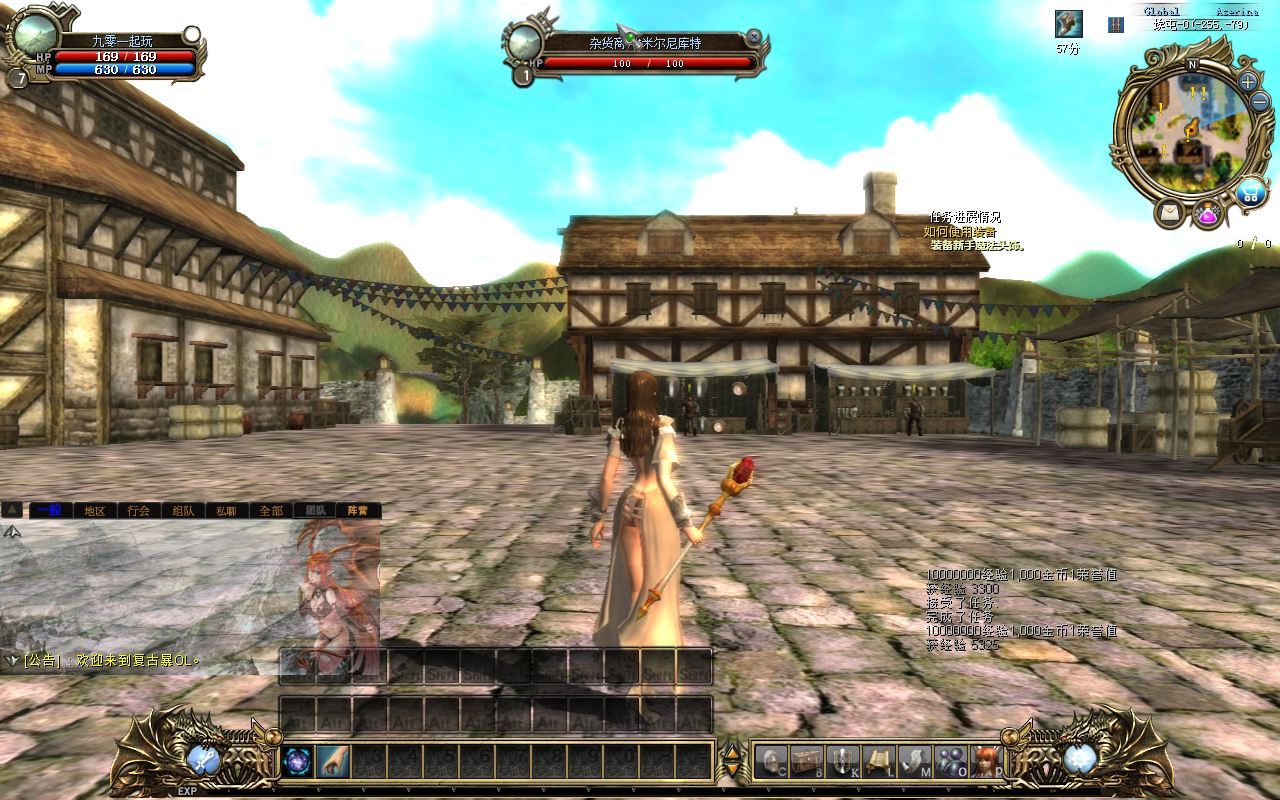Select the boot buff icon showing 57分

(x=1068, y=24)
